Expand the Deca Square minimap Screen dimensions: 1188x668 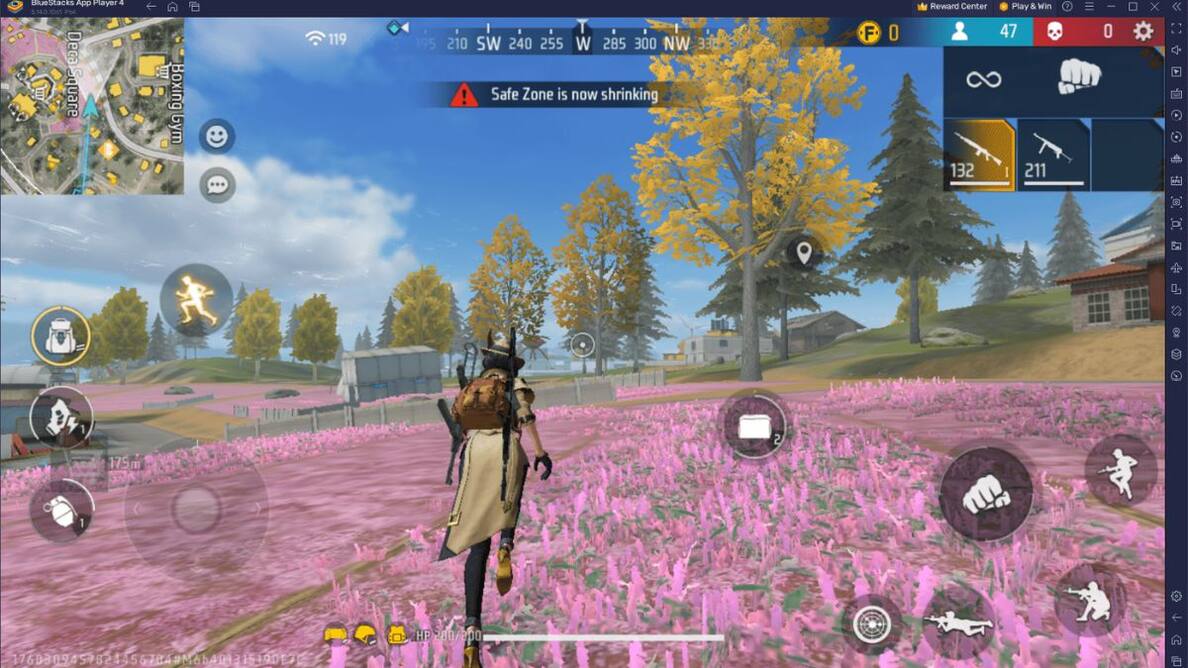tap(92, 106)
